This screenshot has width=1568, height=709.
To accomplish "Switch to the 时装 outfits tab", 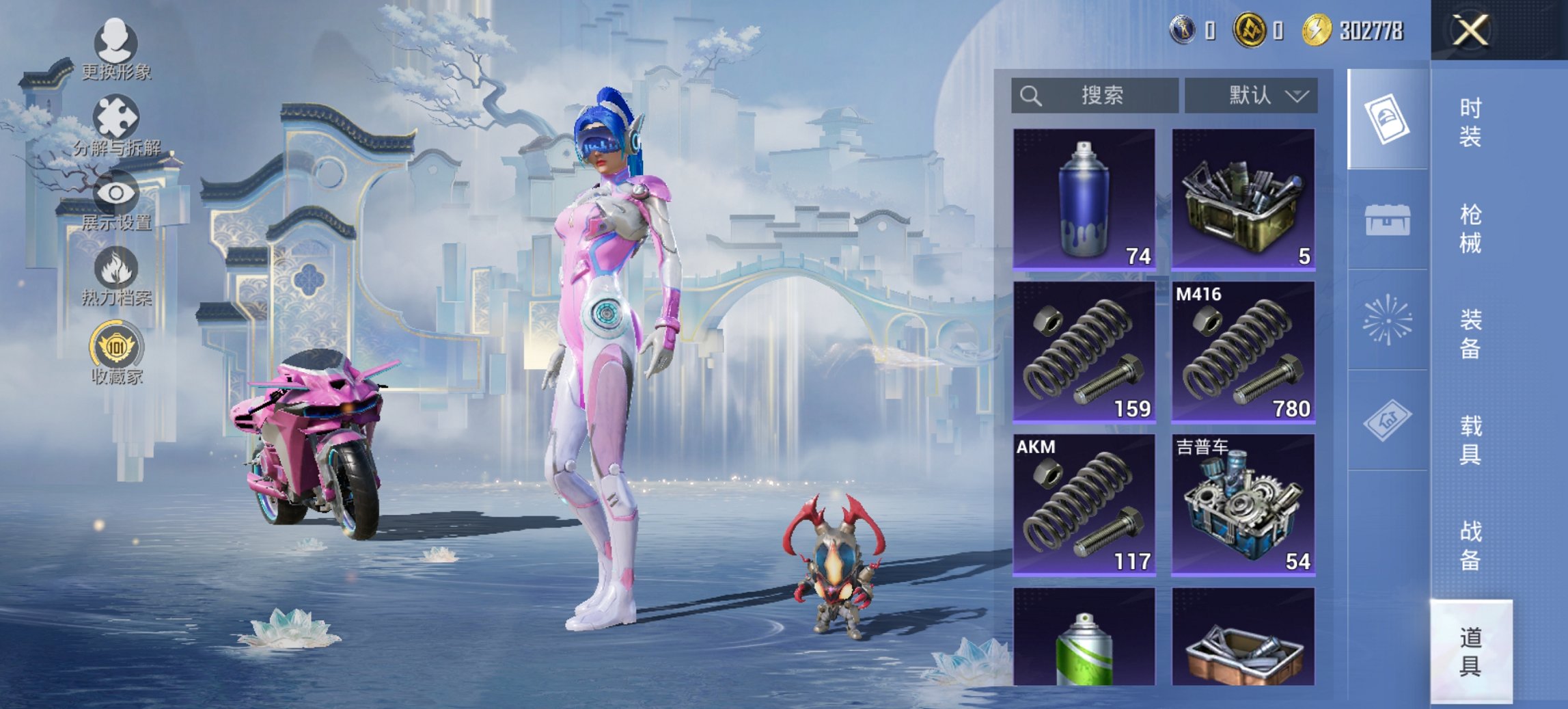I will (x=1470, y=122).
